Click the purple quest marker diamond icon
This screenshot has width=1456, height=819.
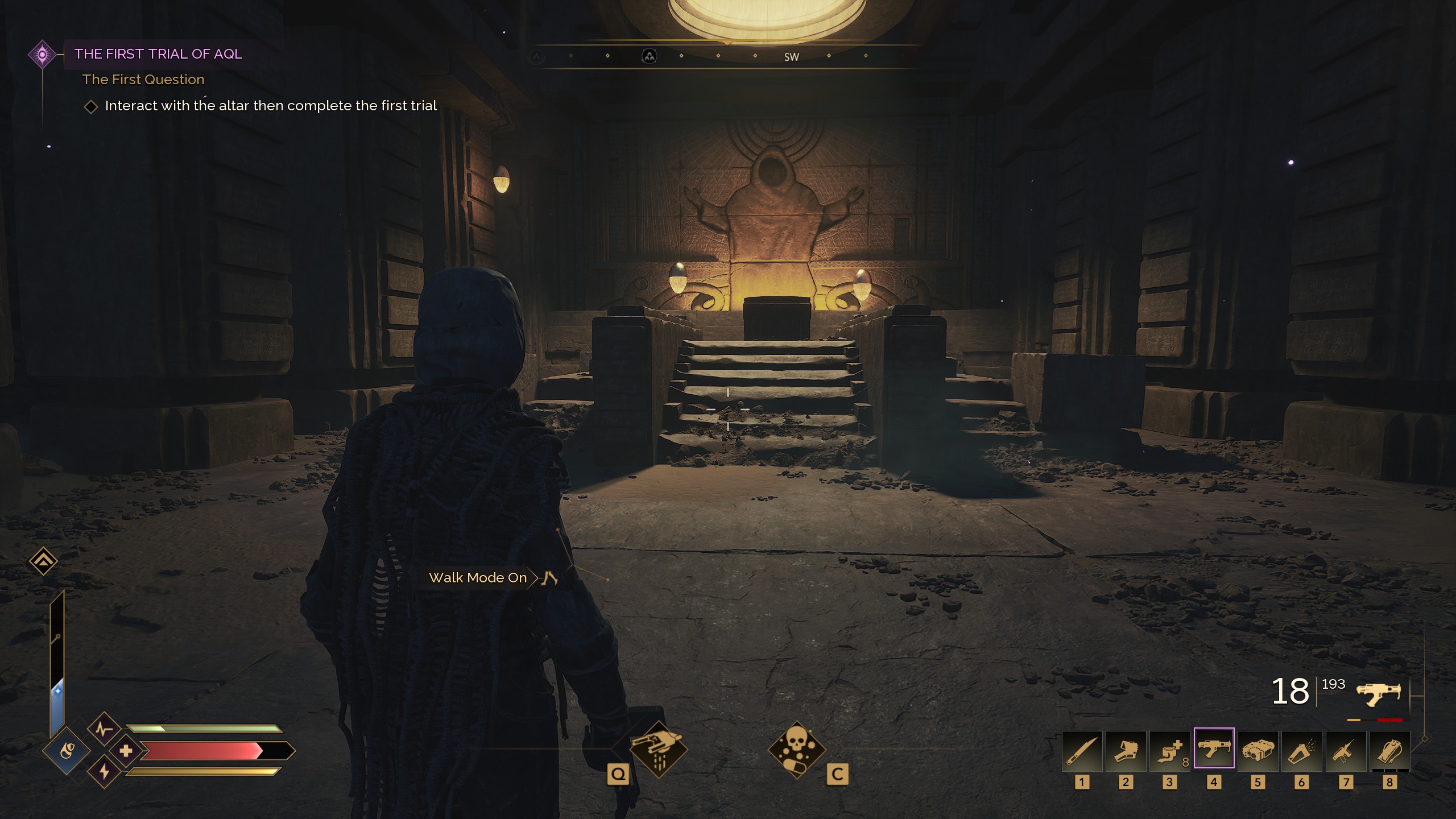point(42,55)
